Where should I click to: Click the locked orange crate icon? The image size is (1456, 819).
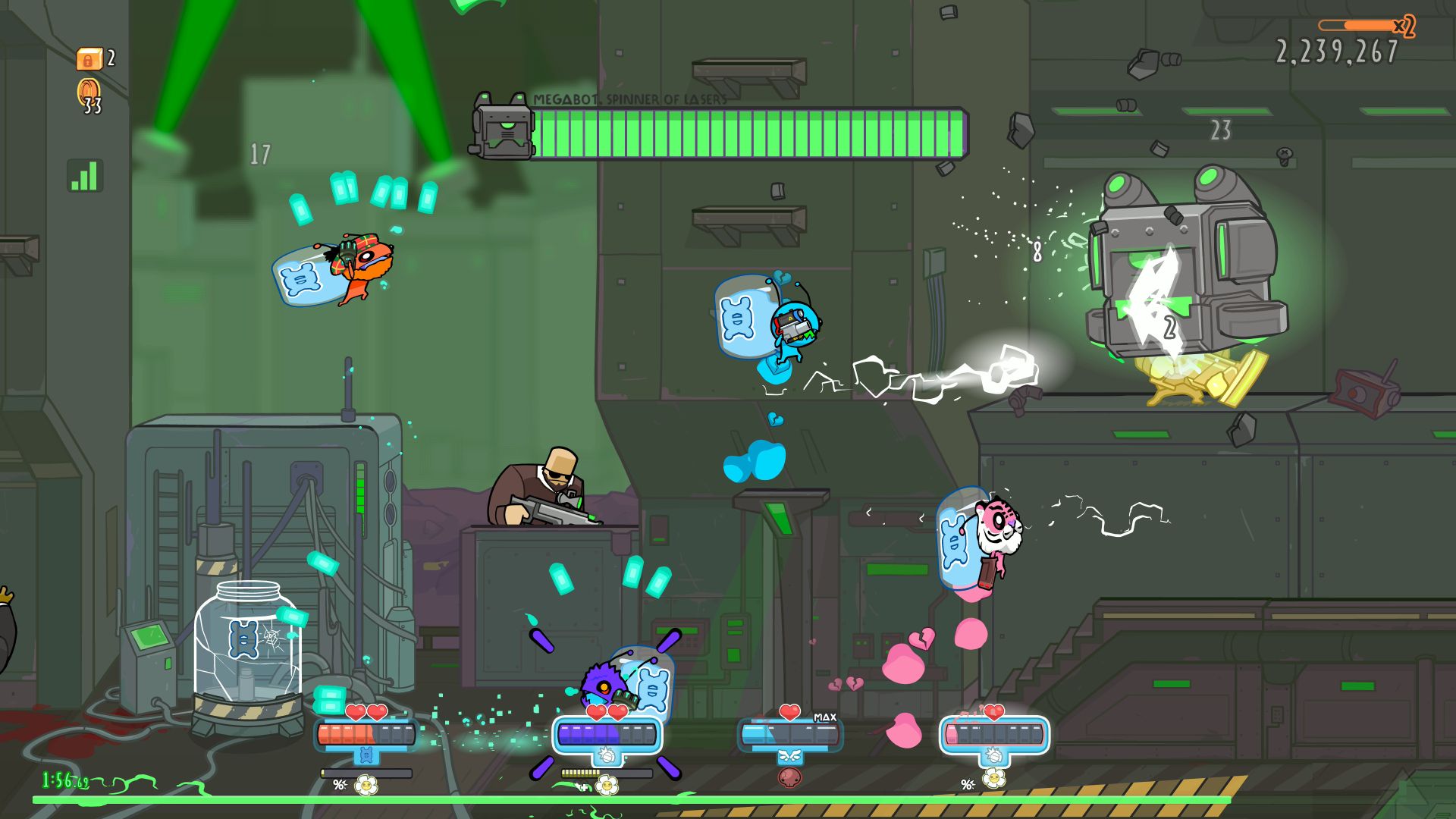(88, 58)
